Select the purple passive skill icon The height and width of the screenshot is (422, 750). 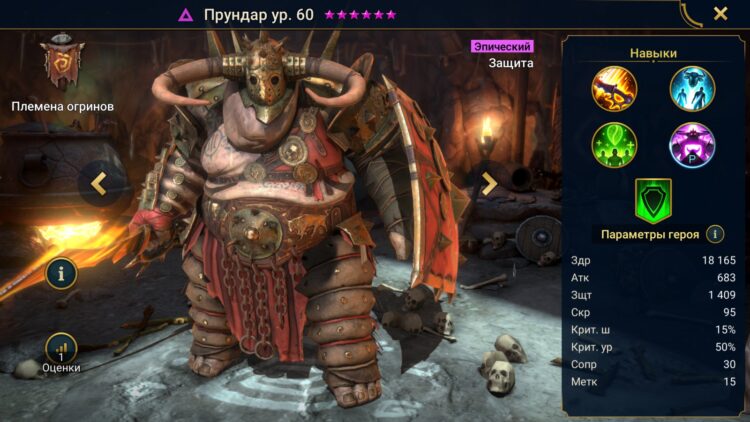click(692, 144)
